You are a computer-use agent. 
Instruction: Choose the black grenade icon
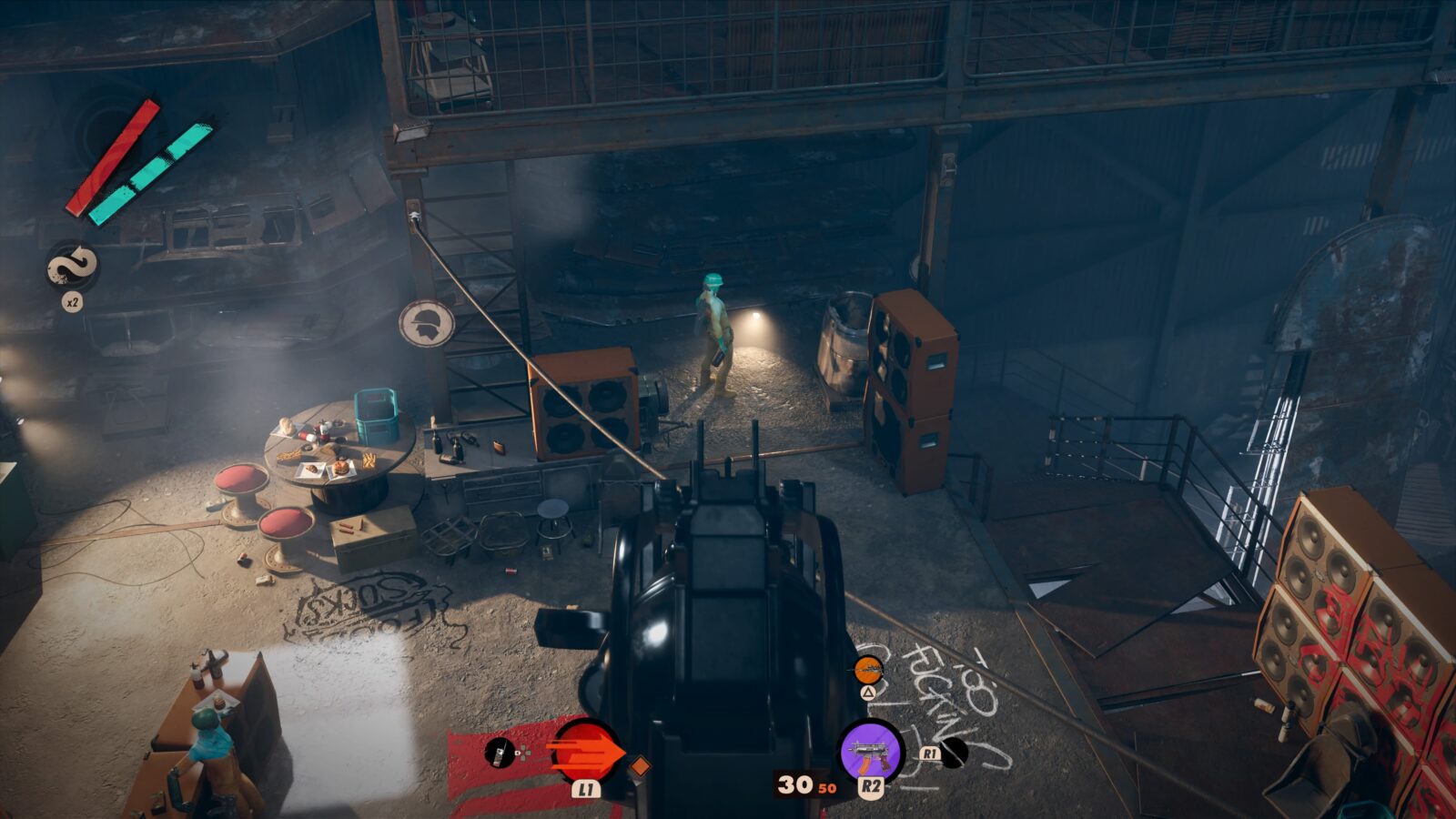pyautogui.click(x=953, y=752)
